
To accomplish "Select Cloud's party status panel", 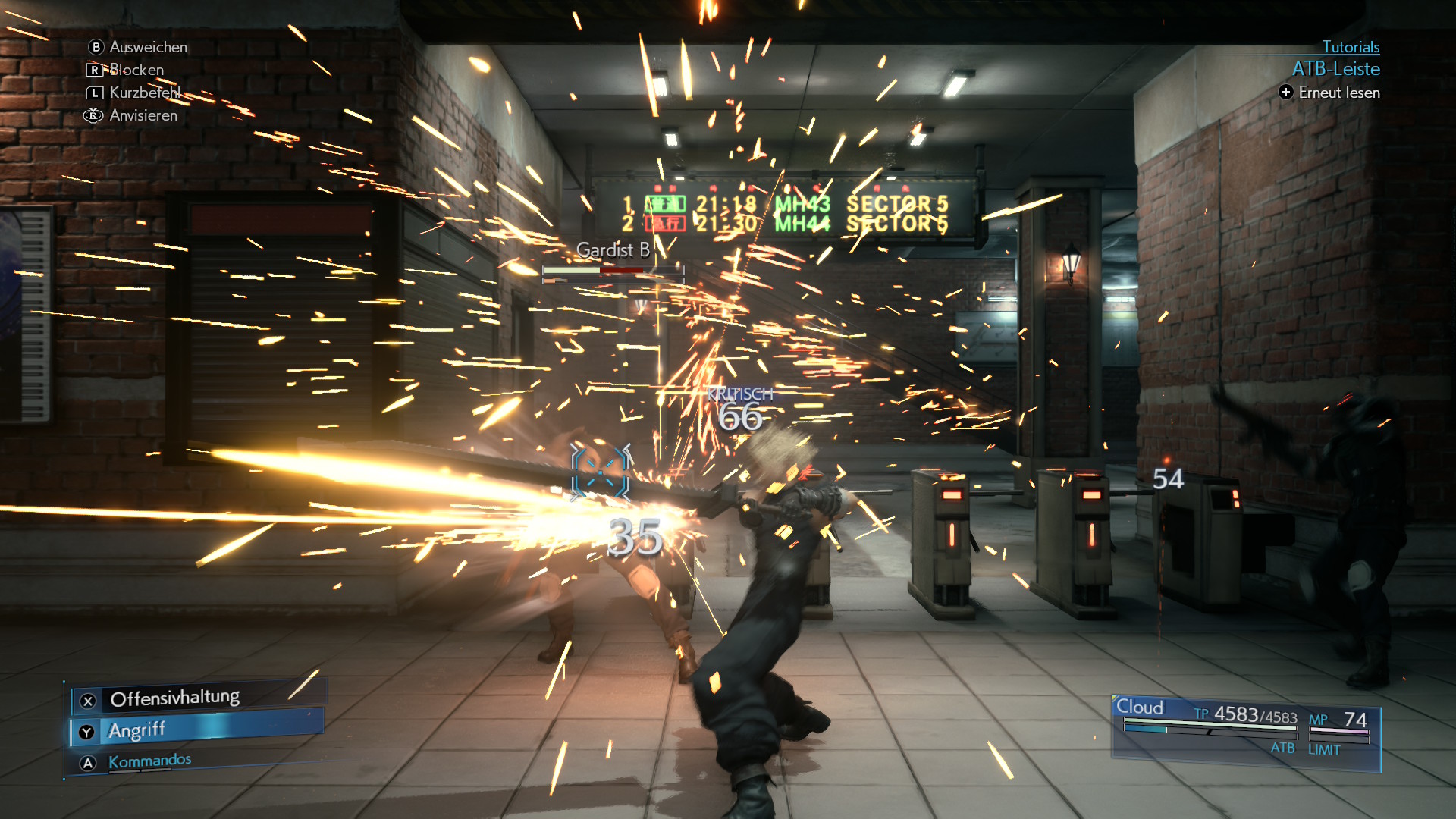I will pos(1245,731).
